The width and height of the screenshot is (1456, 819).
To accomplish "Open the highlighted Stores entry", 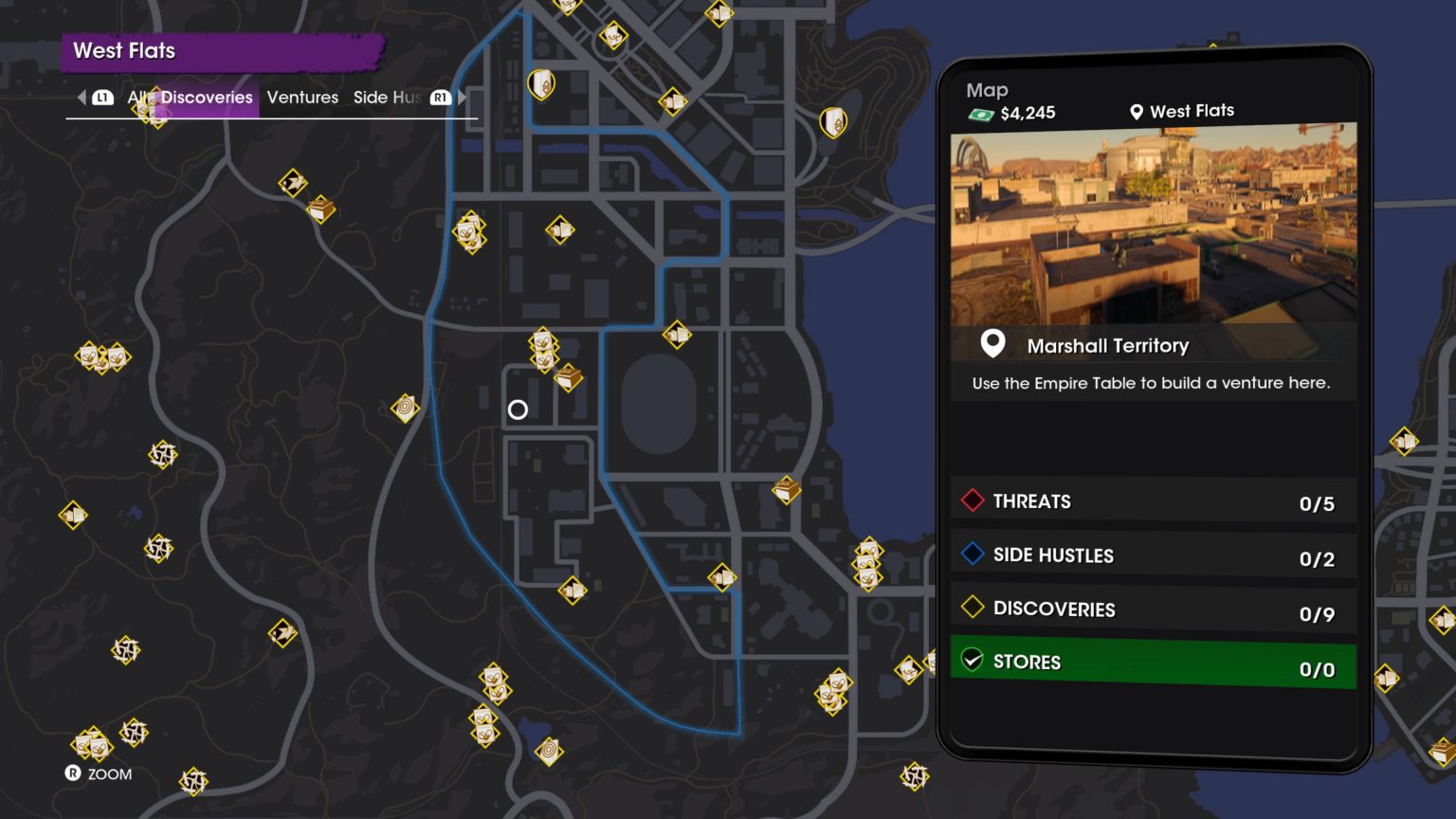I will coord(1152,662).
